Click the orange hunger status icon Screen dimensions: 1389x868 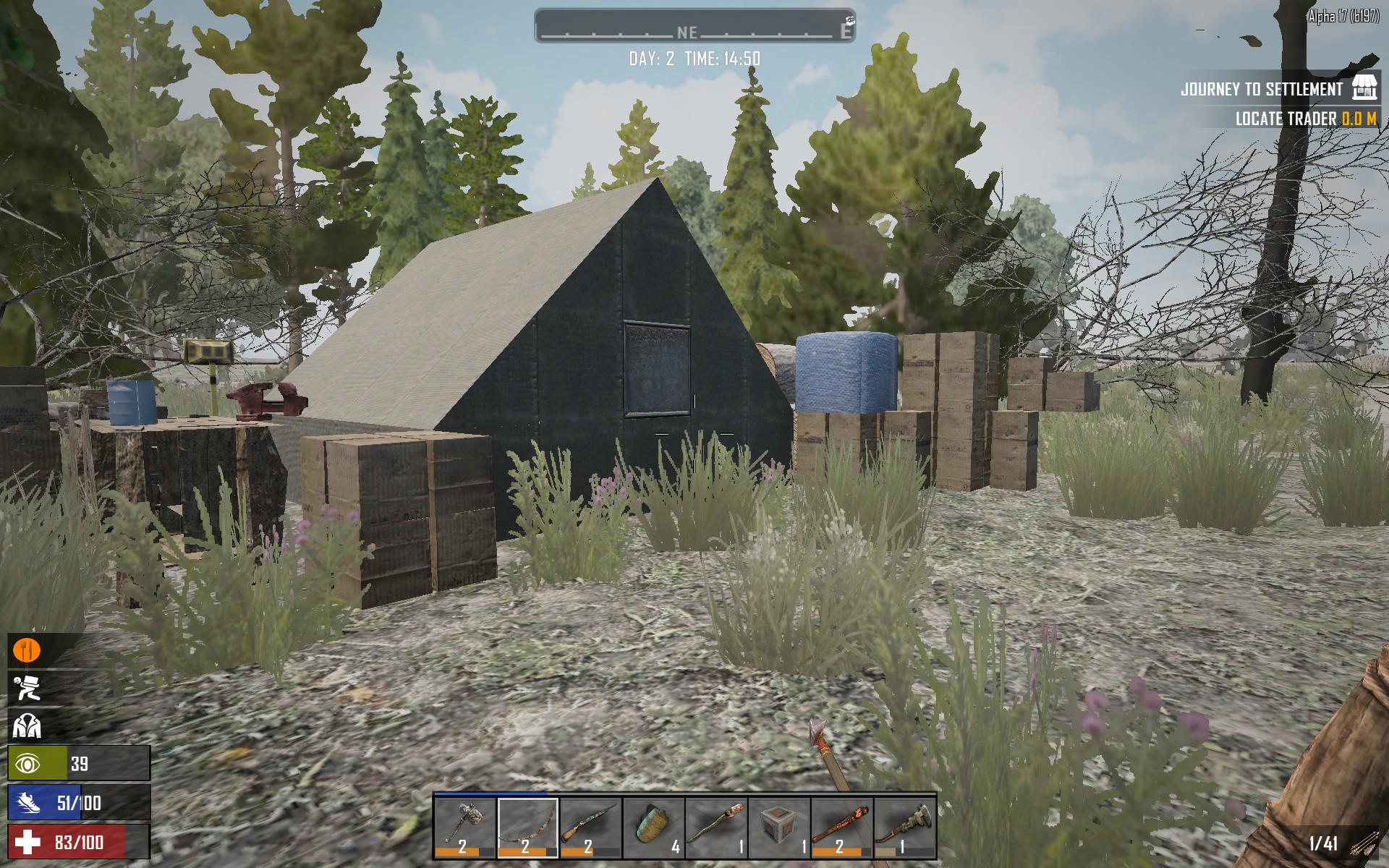pos(27,650)
